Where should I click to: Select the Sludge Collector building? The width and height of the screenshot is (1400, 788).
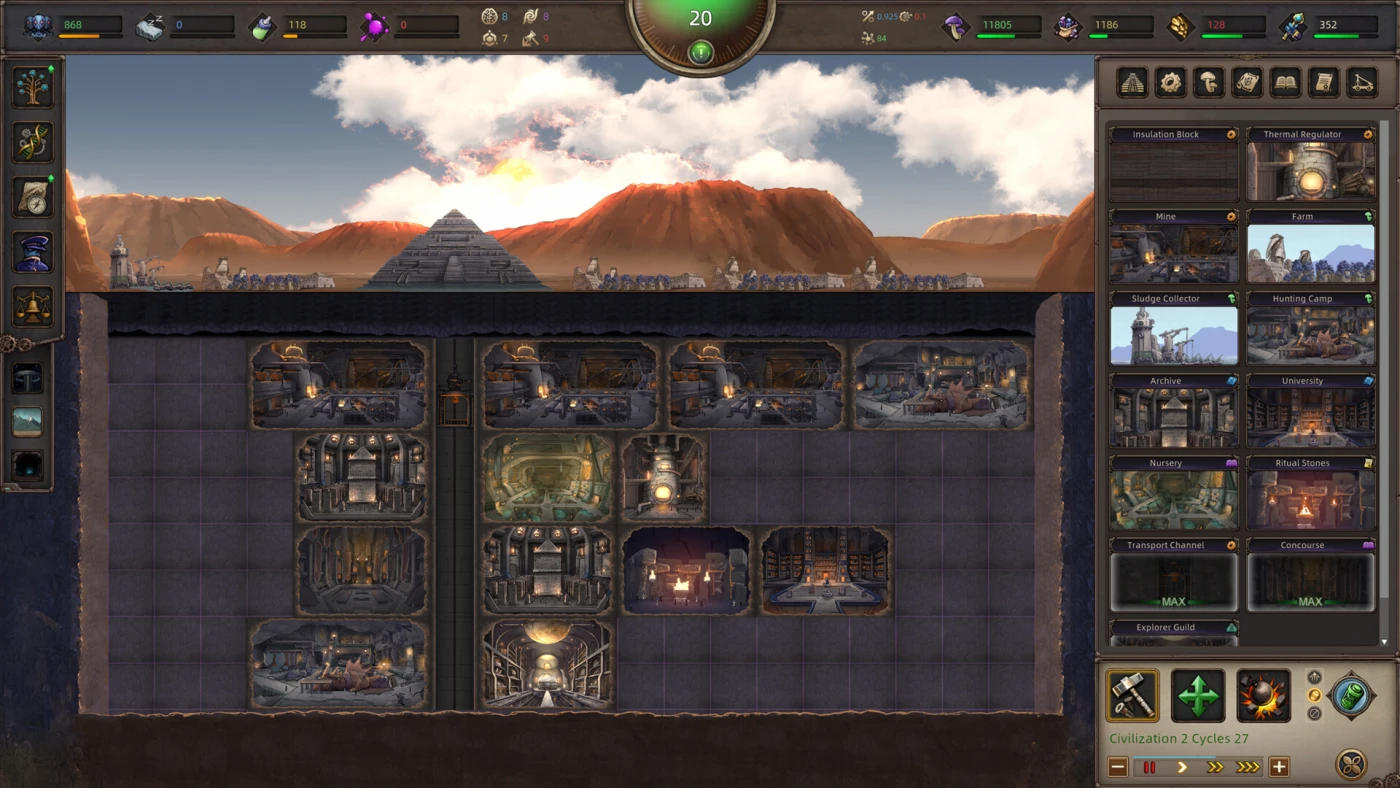click(1173, 329)
